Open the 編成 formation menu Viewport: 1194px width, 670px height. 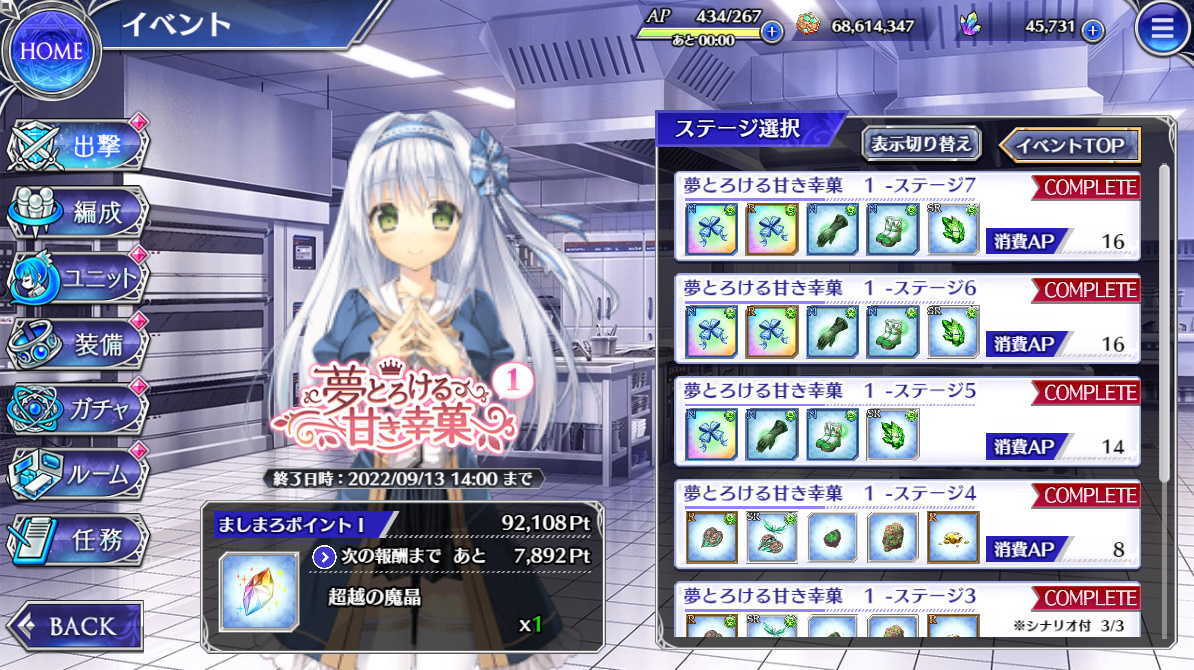(x=80, y=212)
